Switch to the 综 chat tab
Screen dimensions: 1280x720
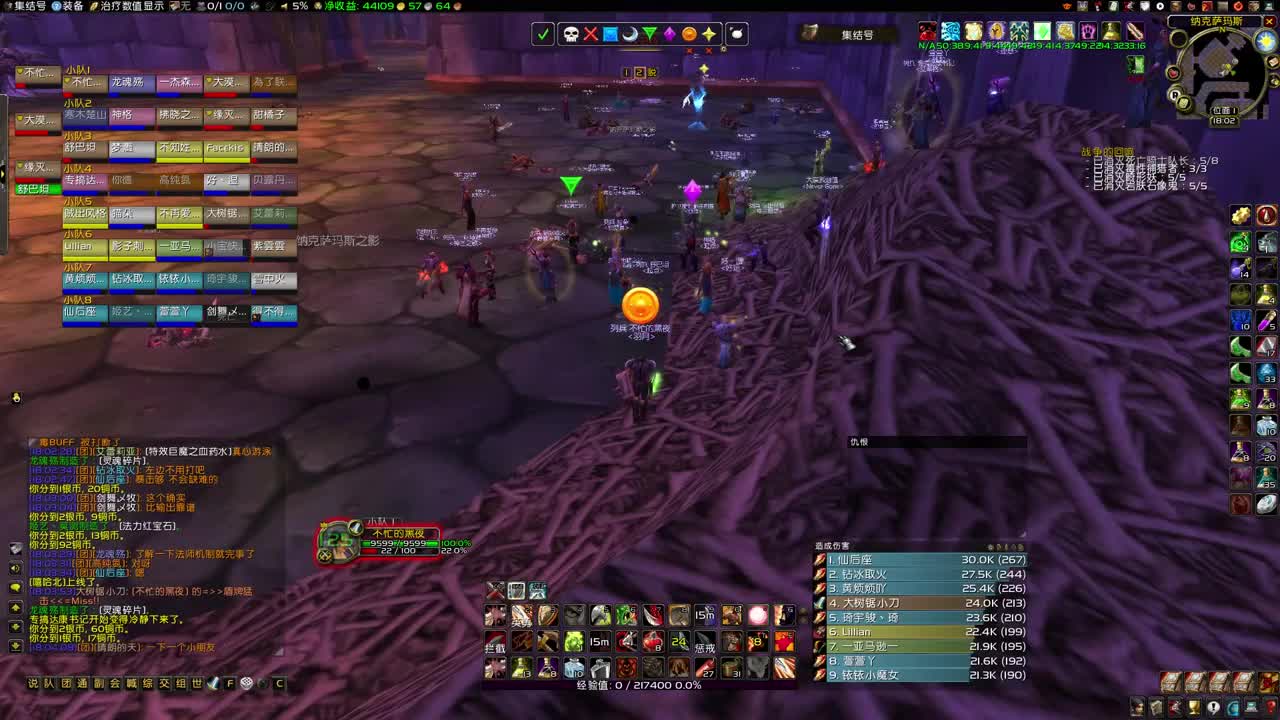point(149,682)
